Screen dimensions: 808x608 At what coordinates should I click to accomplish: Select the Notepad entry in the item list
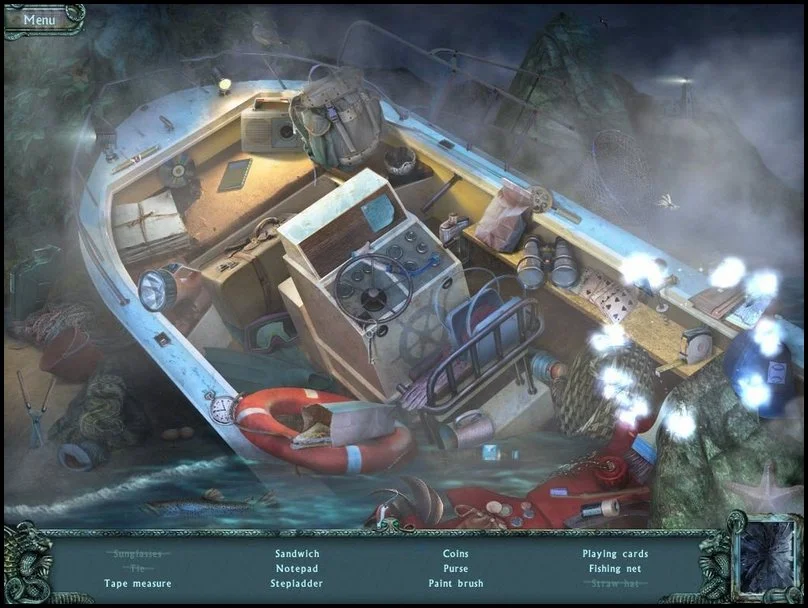[295, 568]
